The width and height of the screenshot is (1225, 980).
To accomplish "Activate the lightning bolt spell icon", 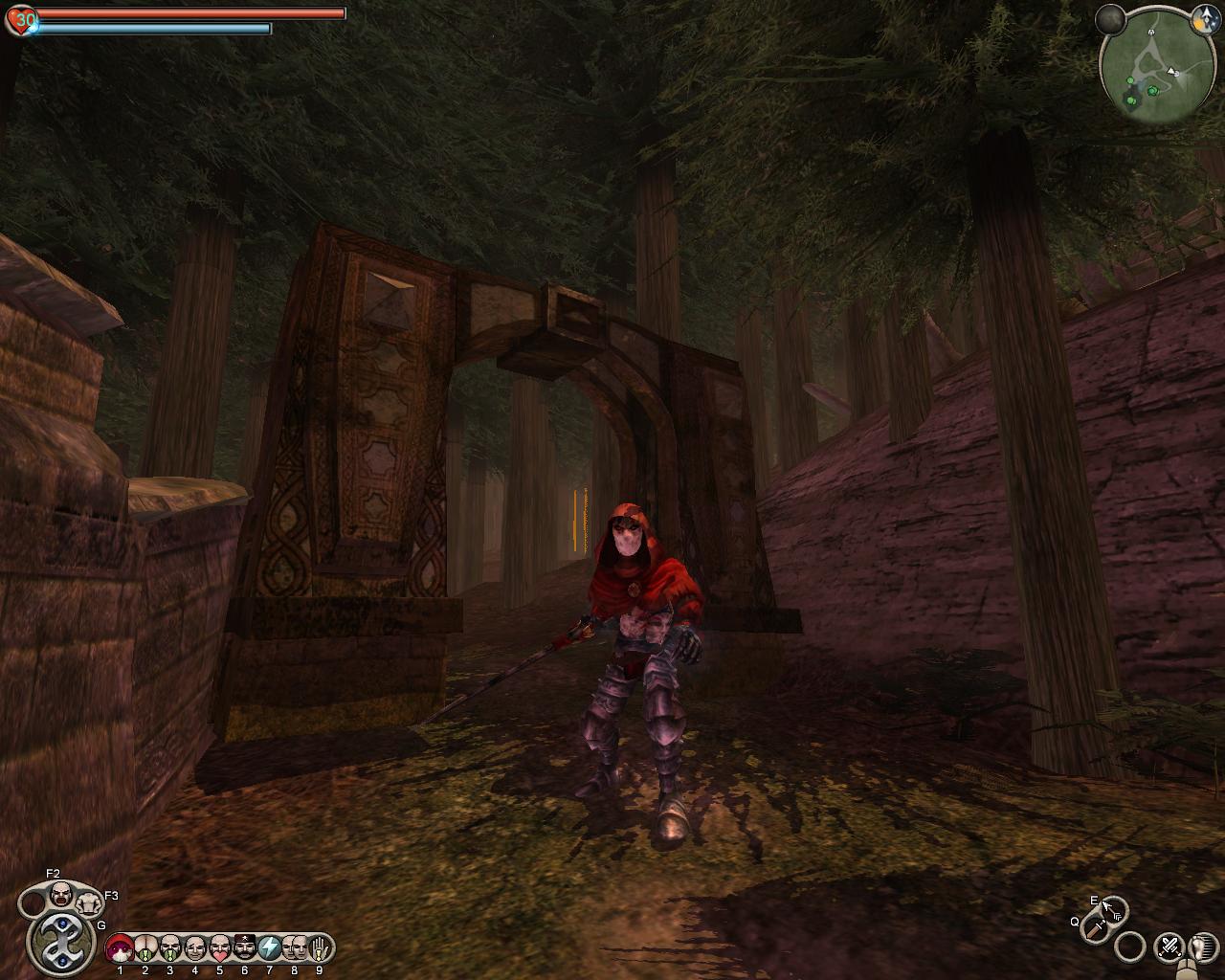I will pyautogui.click(x=270, y=947).
